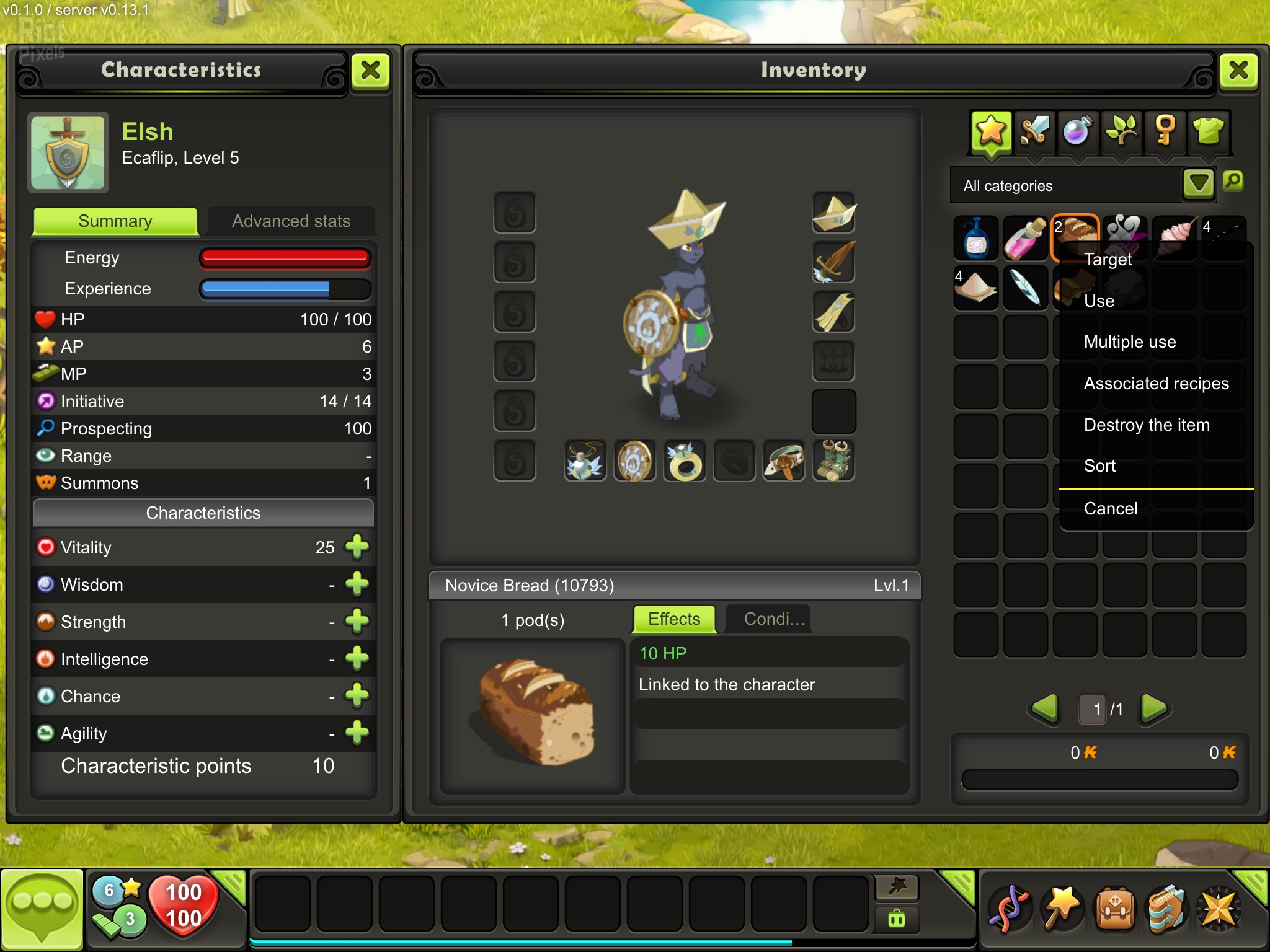
Task: Choose Destroy the item option
Action: coord(1147,425)
